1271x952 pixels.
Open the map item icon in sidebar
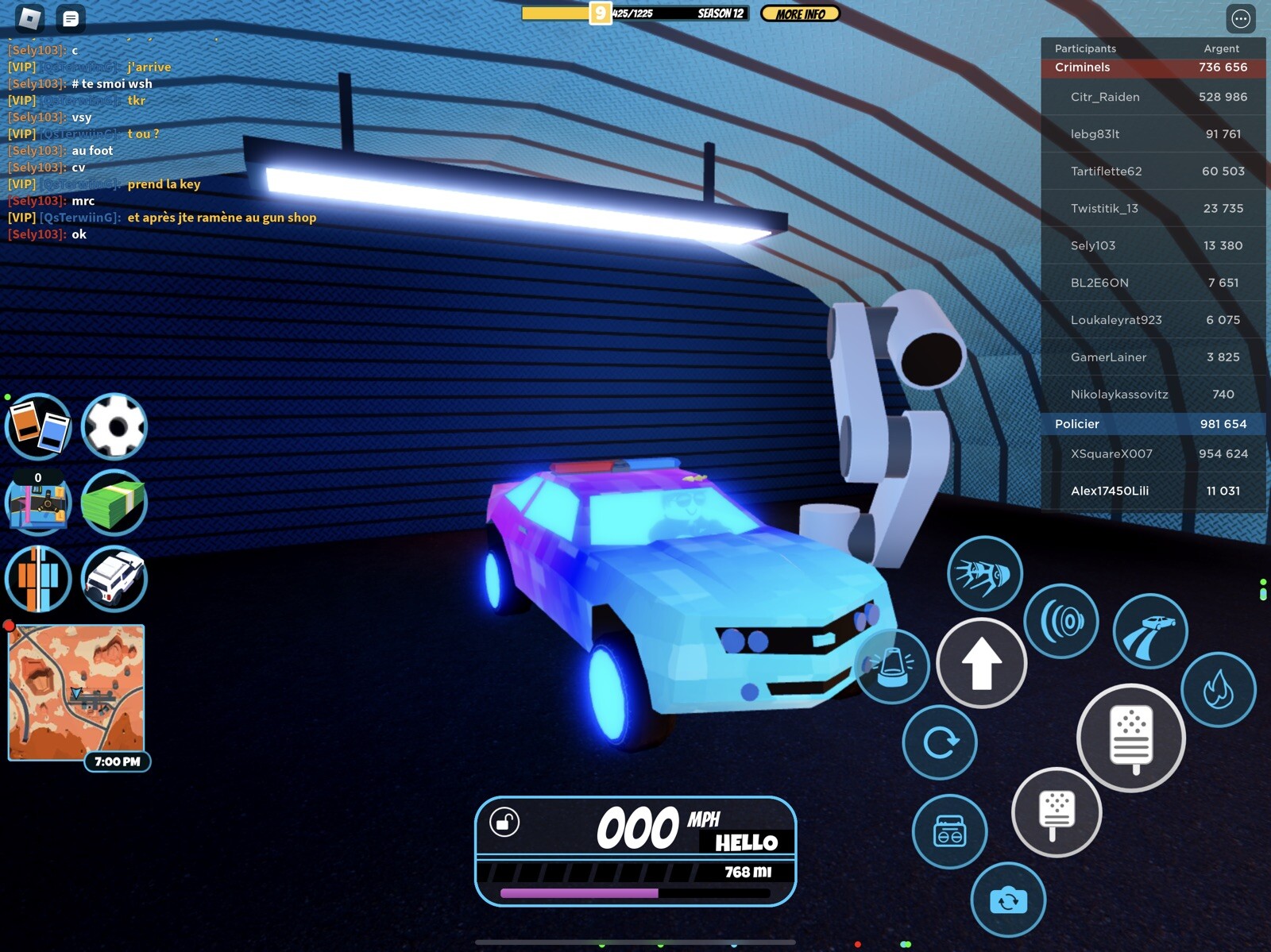point(37,503)
